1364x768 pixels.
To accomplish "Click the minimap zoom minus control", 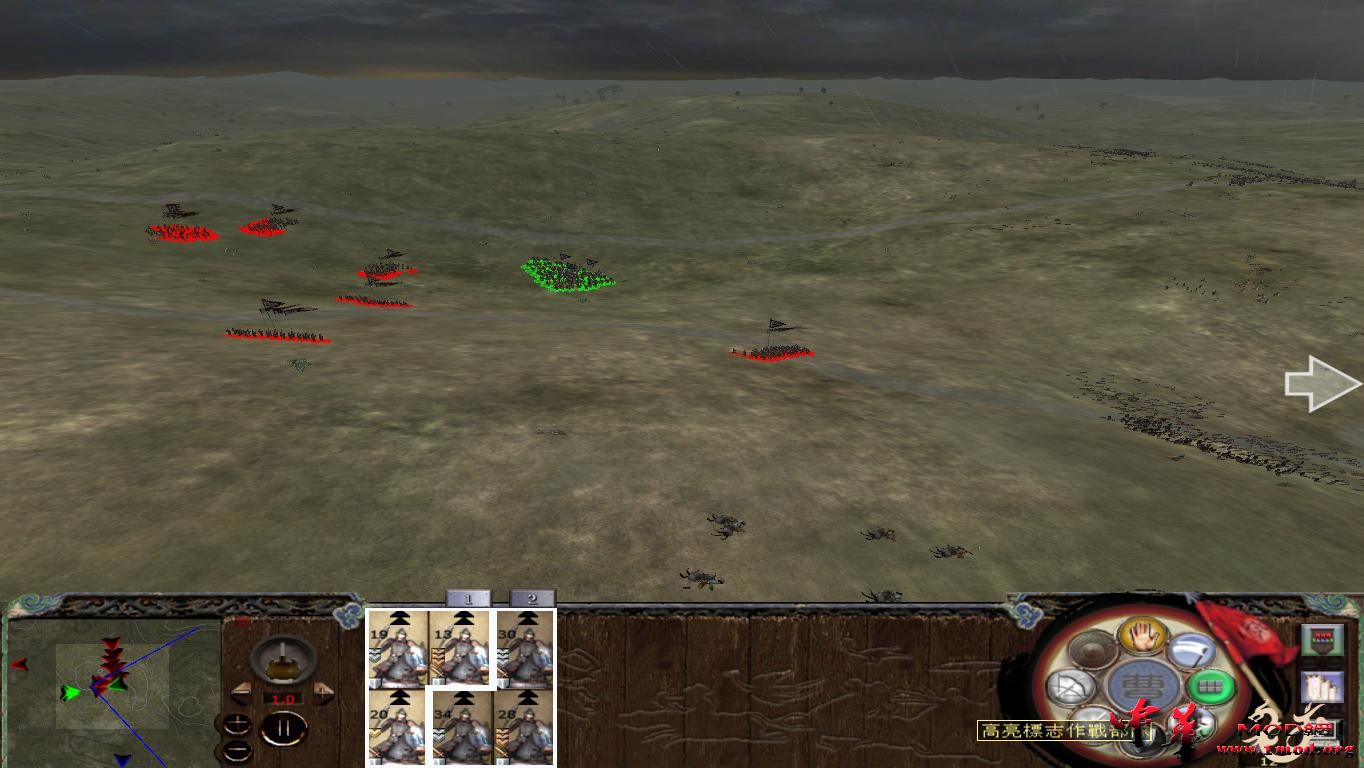I will pyautogui.click(x=237, y=751).
